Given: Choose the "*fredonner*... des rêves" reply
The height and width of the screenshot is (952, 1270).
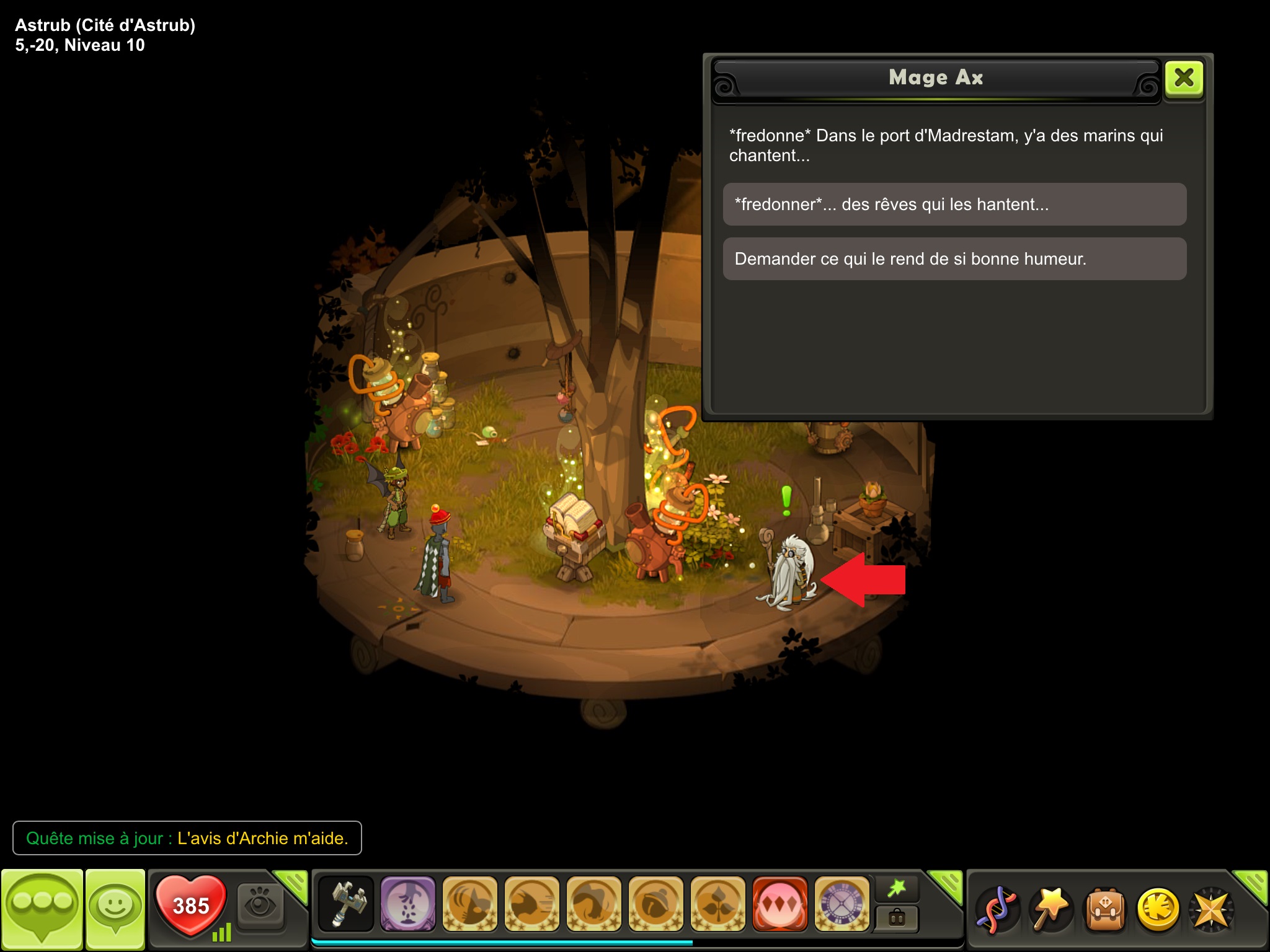Looking at the screenshot, I should tap(954, 205).
